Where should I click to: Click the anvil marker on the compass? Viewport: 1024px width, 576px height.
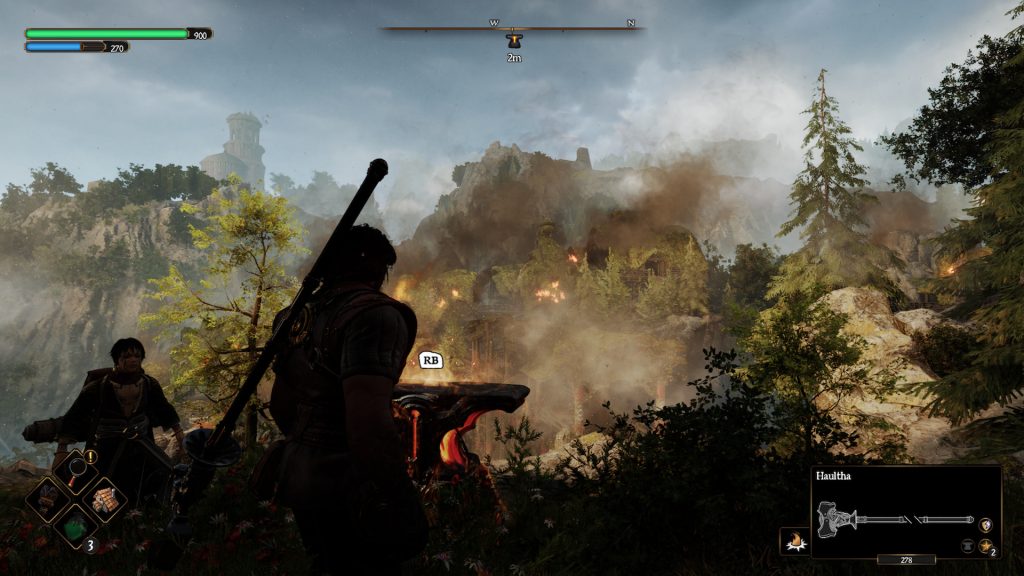tap(514, 41)
